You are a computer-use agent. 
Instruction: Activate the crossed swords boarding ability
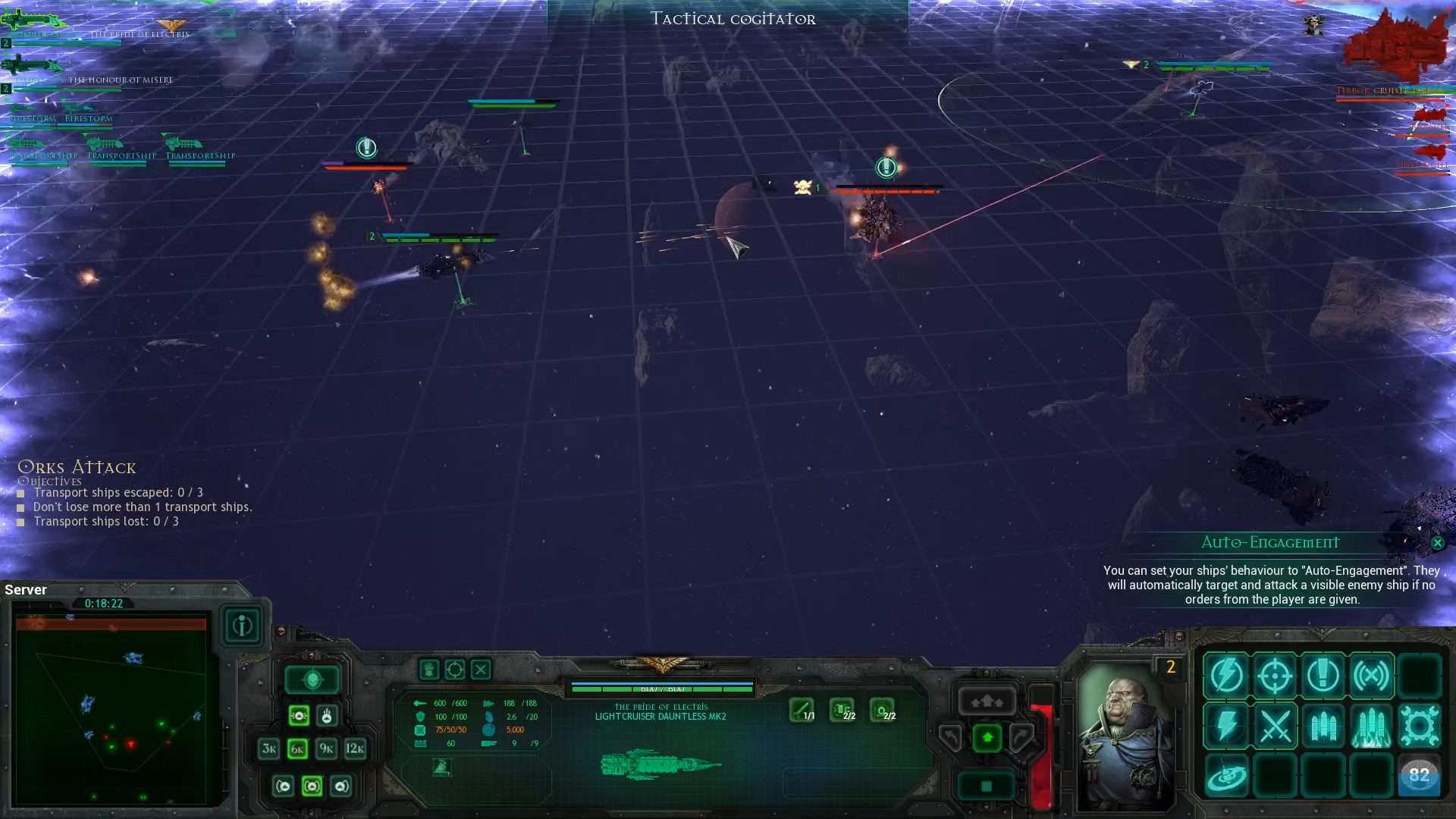coord(1275,726)
